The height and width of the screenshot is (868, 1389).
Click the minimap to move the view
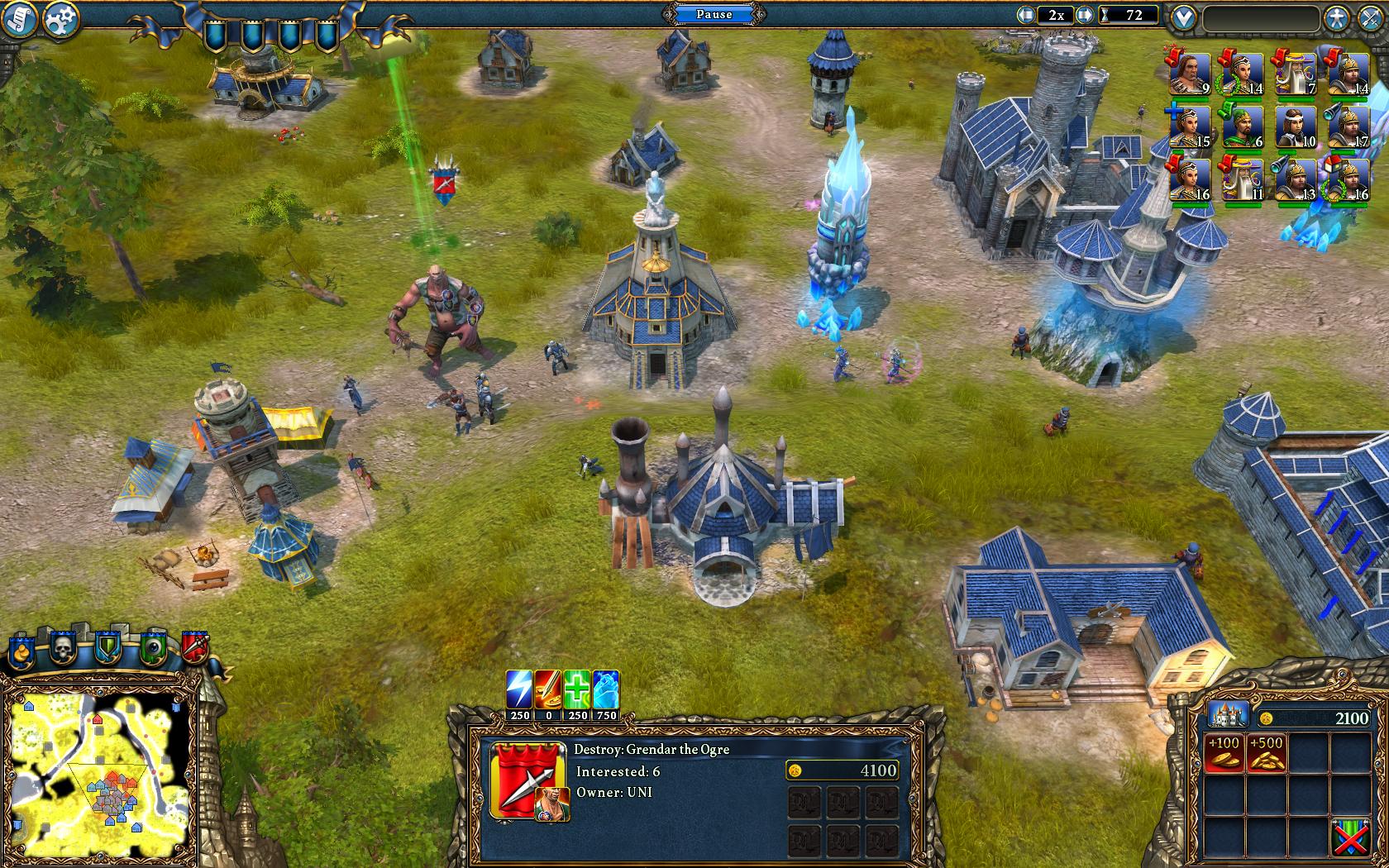tap(101, 769)
